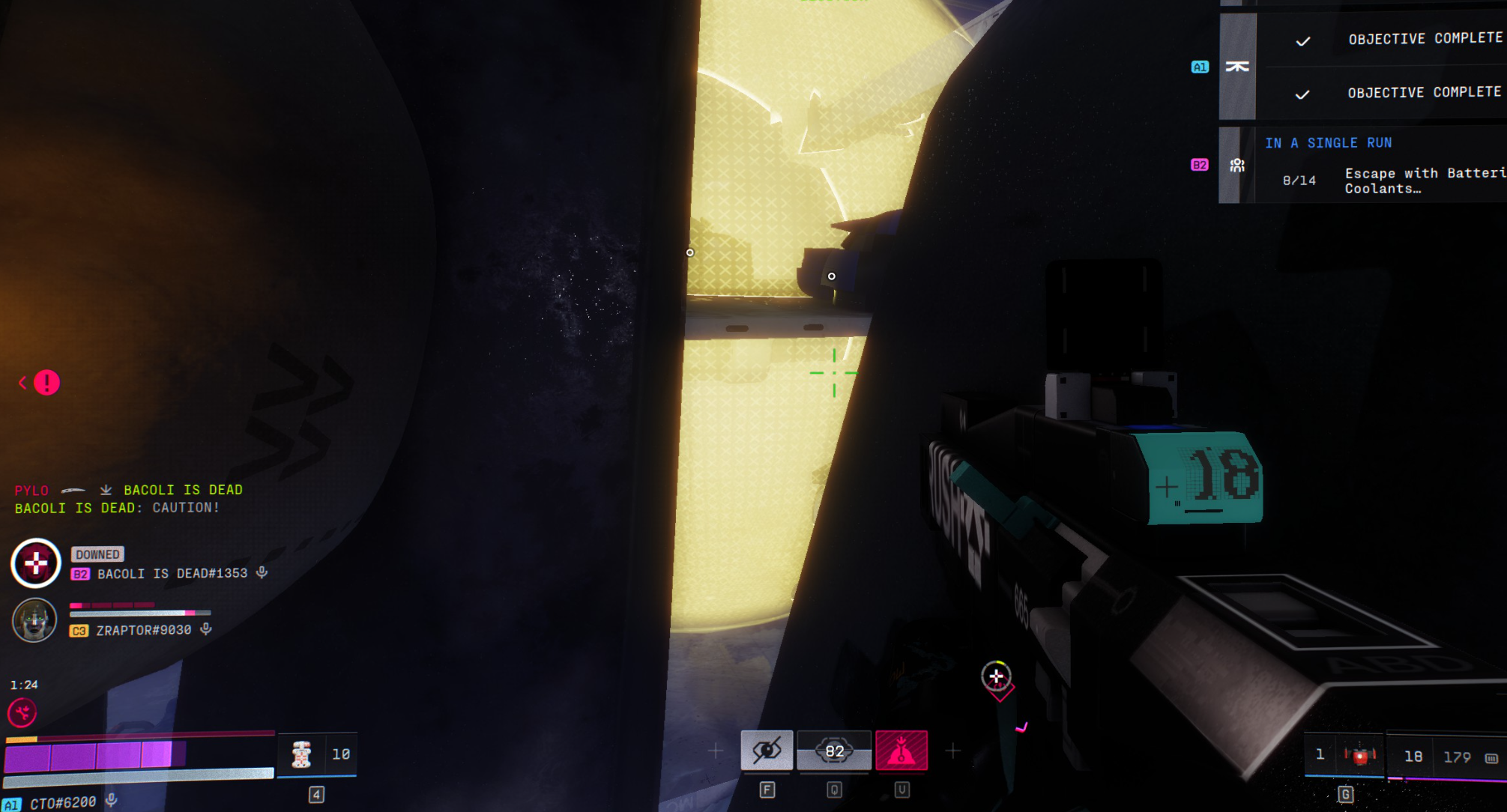Trigger the red ability icon in the ability bar

pos(902,751)
